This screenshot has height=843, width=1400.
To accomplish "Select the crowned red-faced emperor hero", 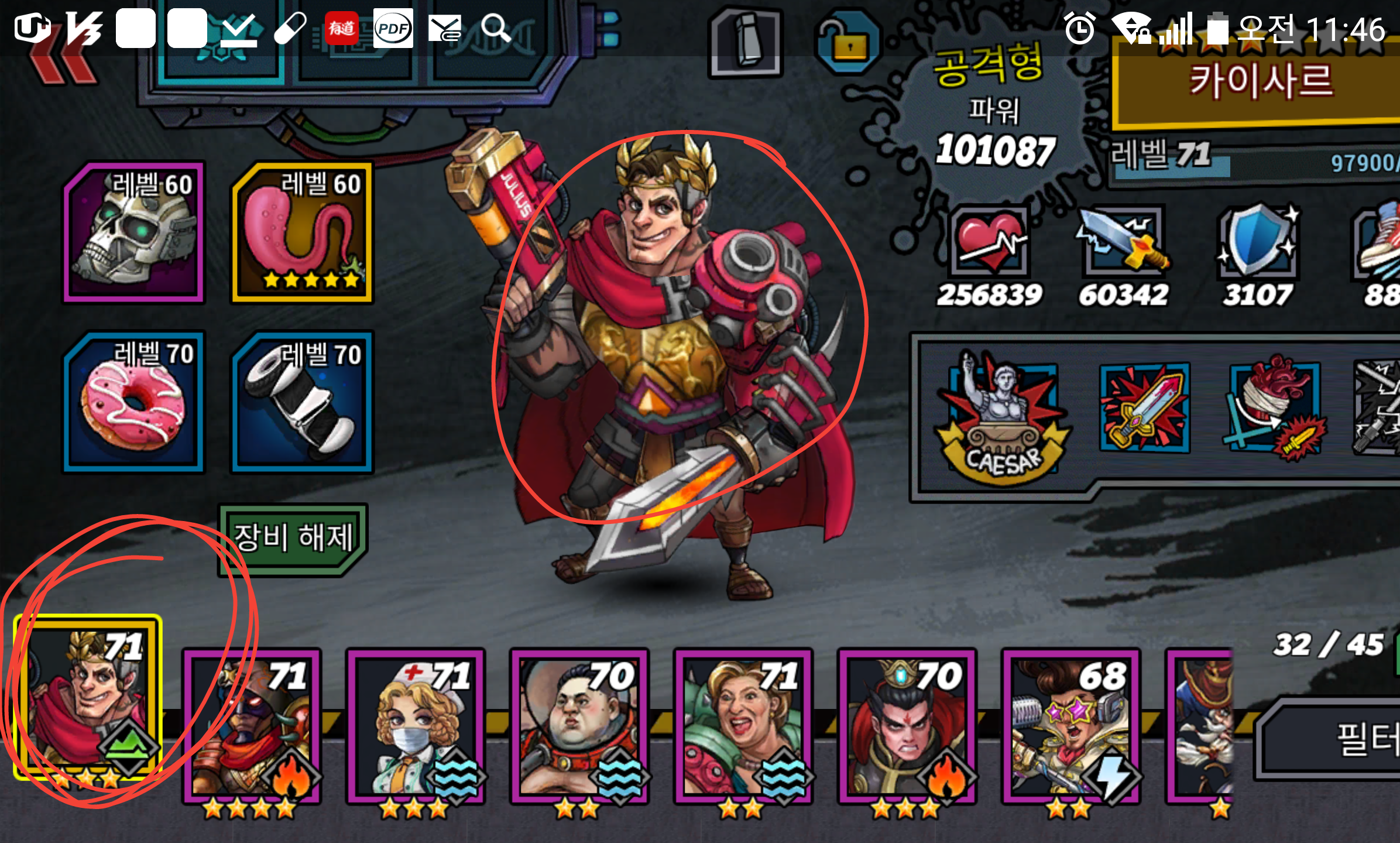I will coord(907,726).
